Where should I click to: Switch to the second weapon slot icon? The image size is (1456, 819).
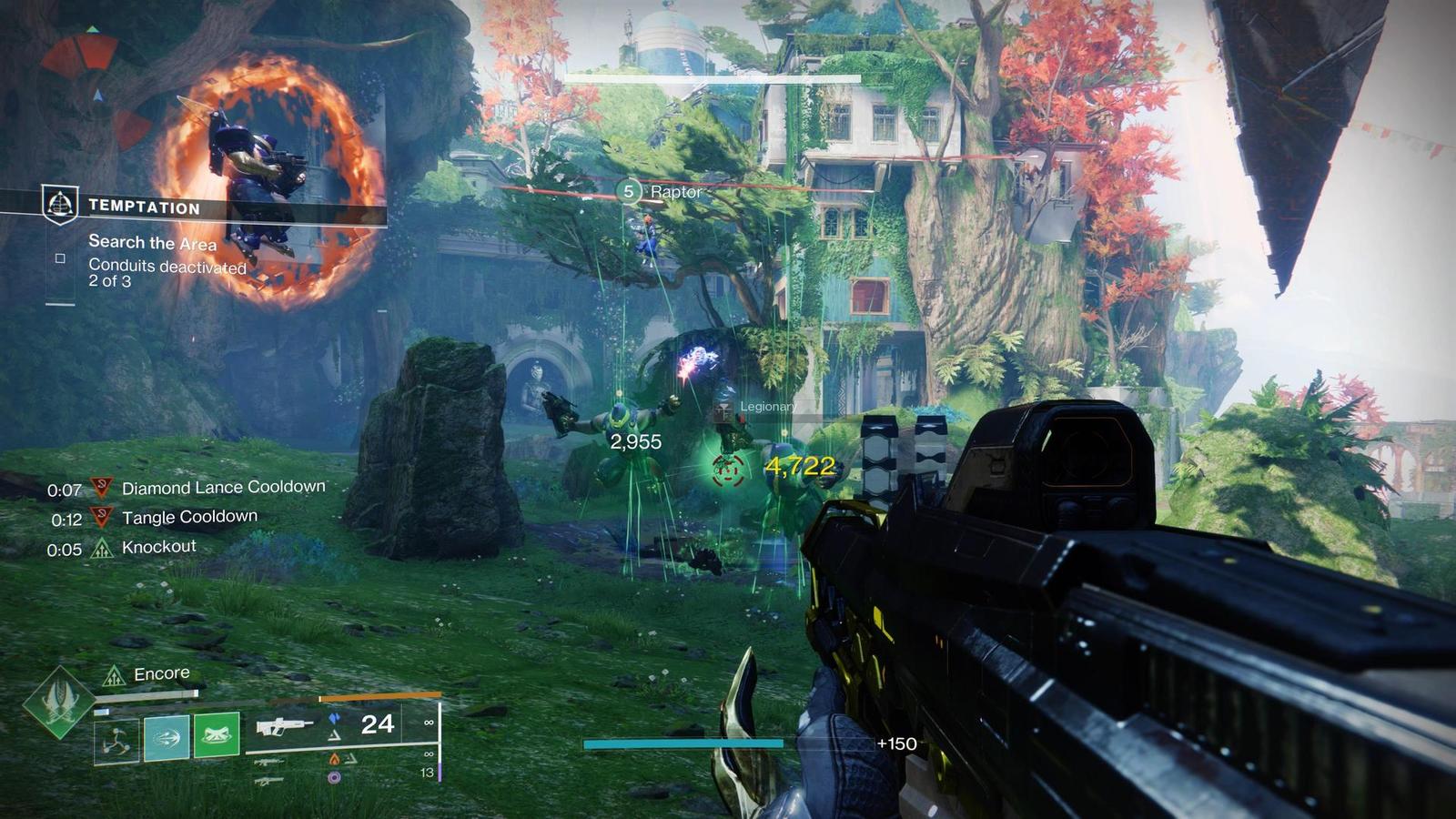coord(269,762)
